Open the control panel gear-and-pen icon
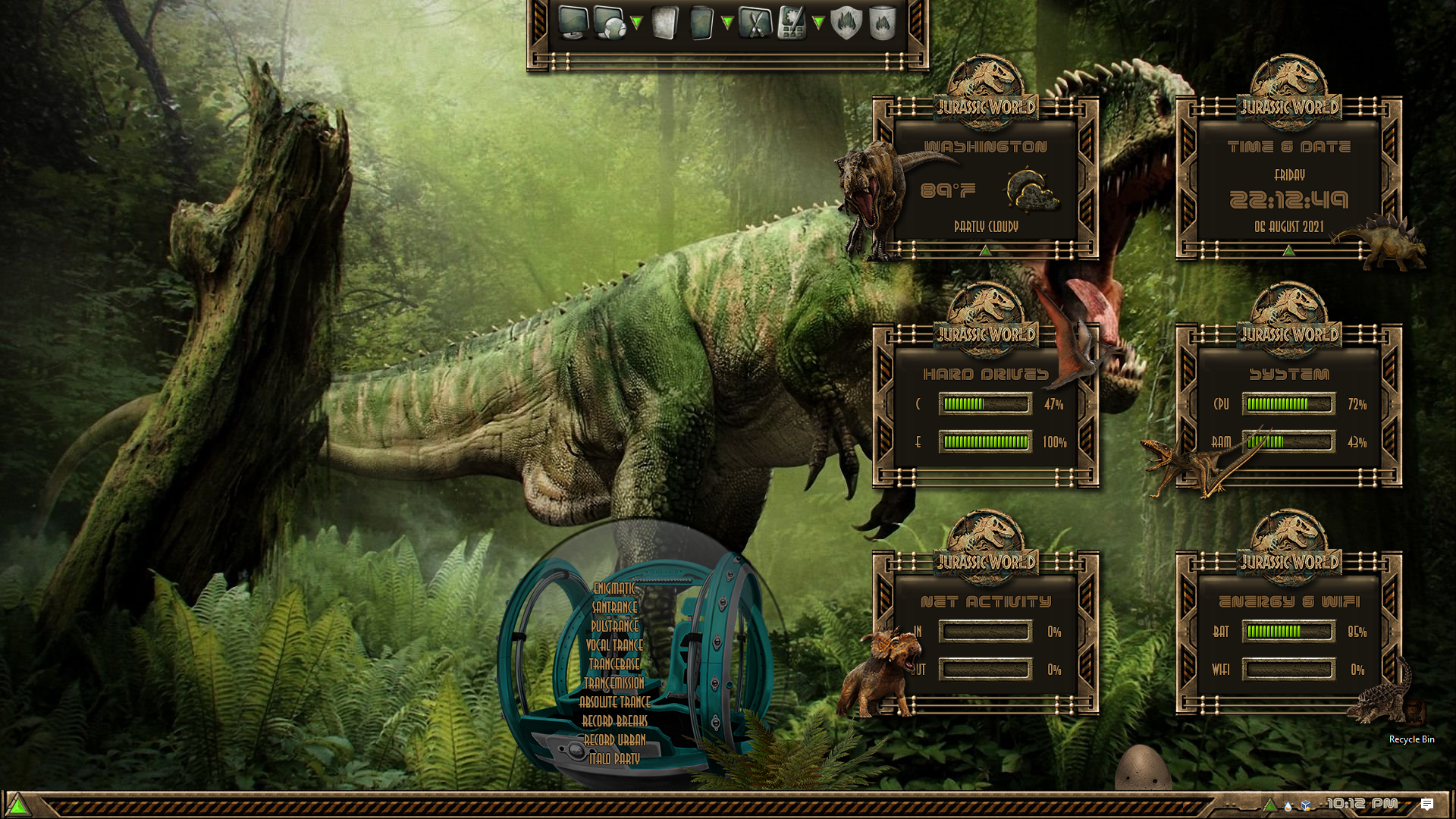Screen dimensions: 1456x819 [x=791, y=23]
